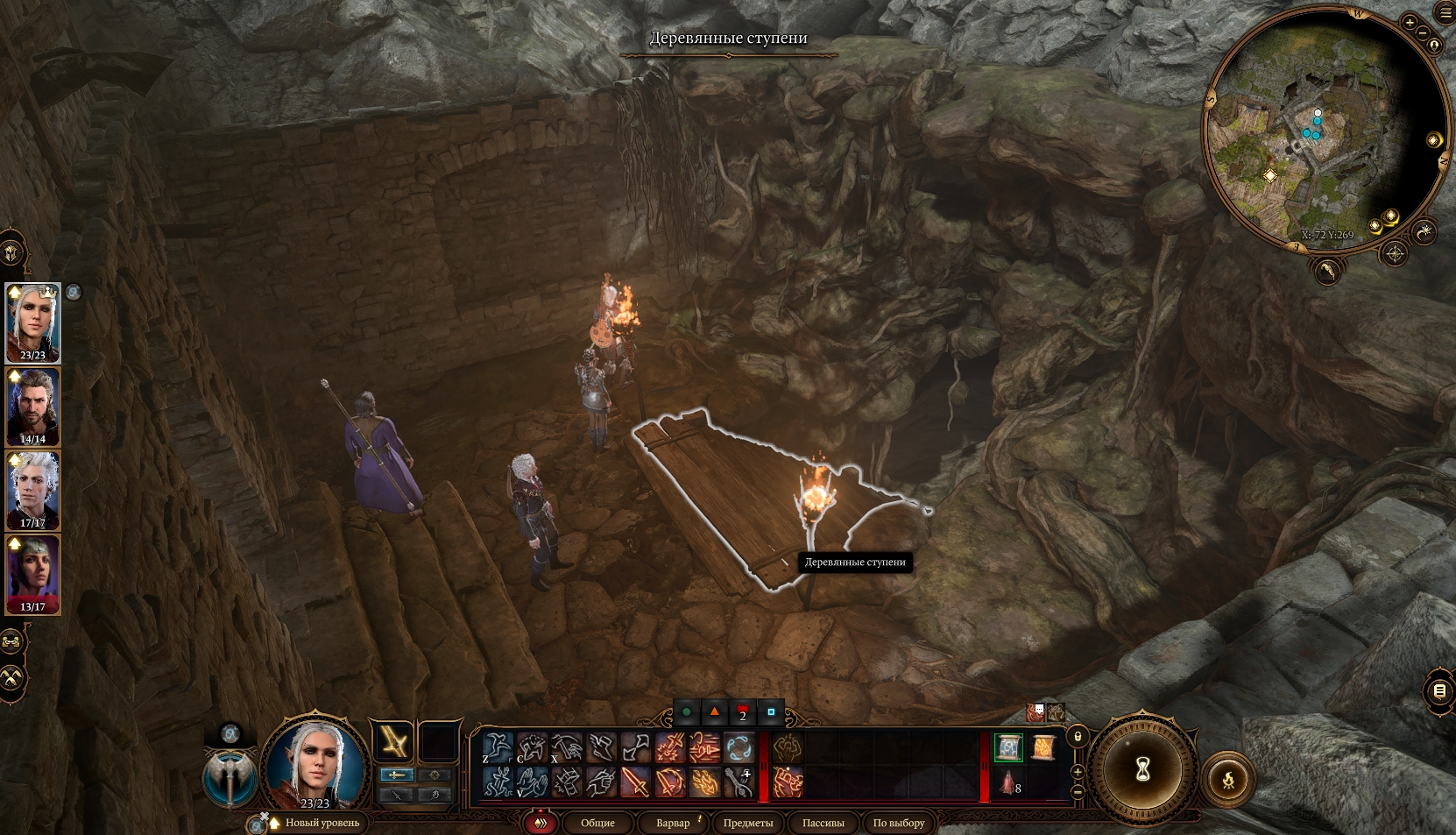
Task: Use the red potion with count 8
Action: [1008, 782]
